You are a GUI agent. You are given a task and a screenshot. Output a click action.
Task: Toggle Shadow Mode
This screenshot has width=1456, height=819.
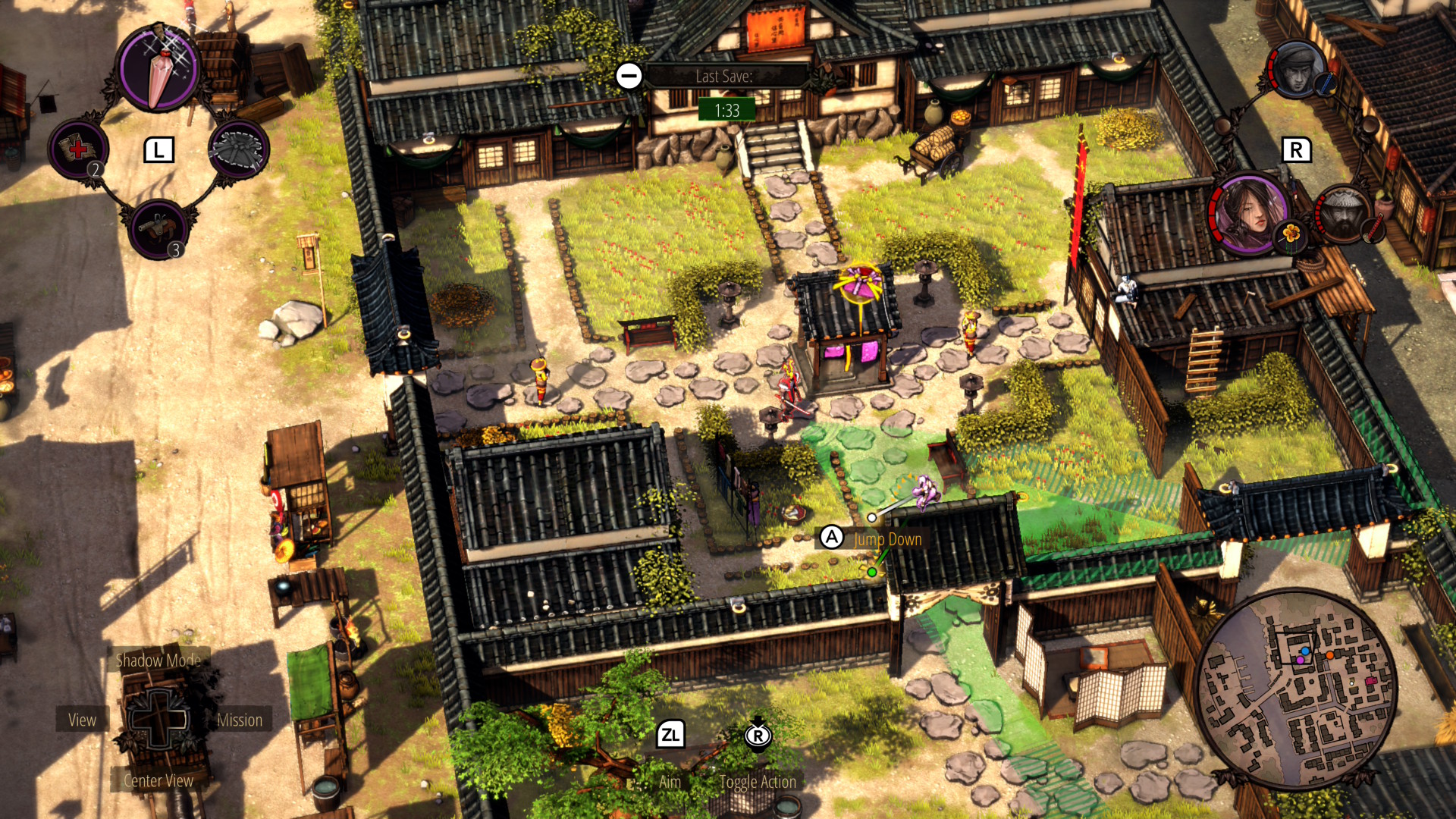tap(158, 660)
